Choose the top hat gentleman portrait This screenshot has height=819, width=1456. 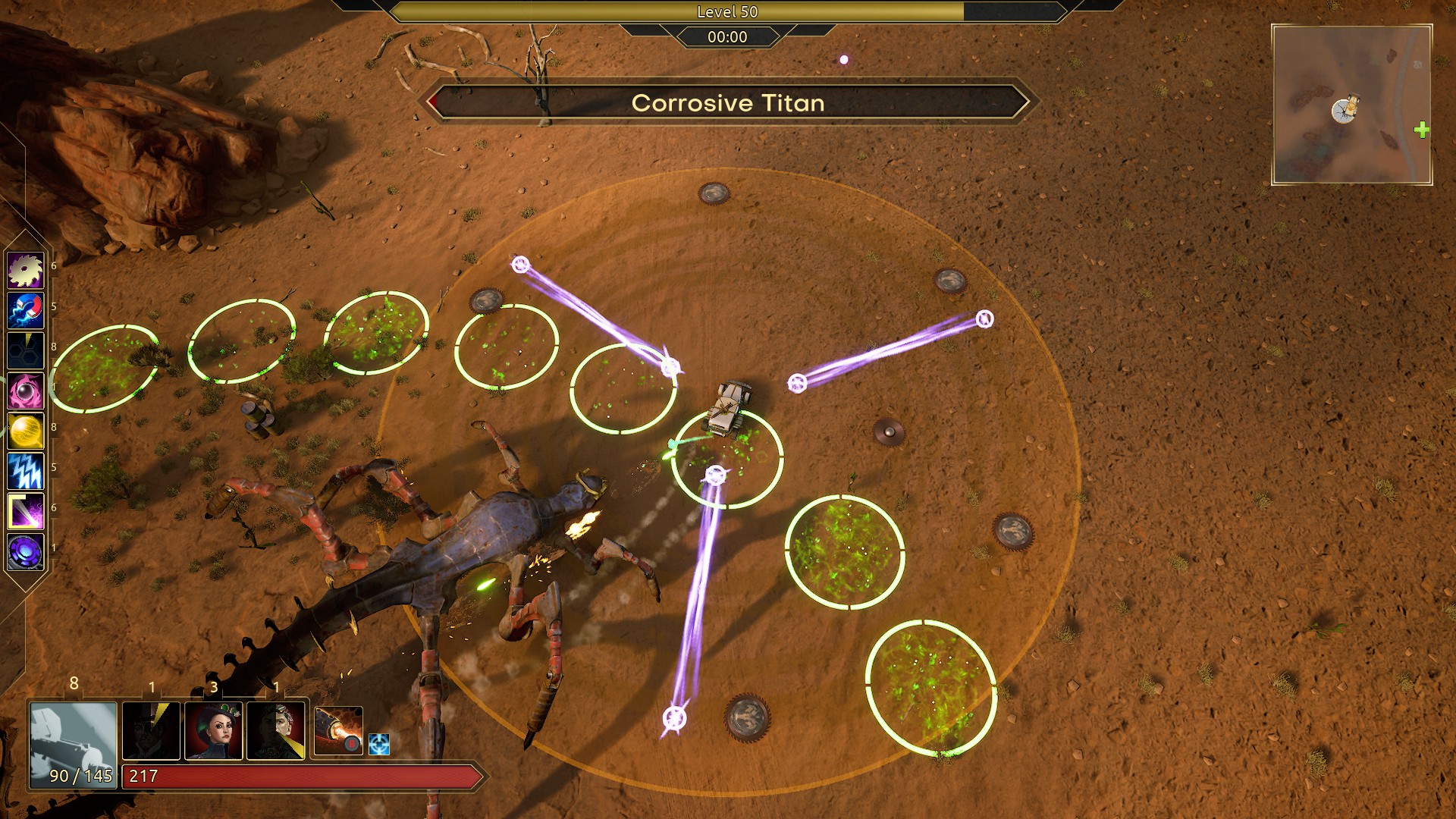(x=151, y=730)
